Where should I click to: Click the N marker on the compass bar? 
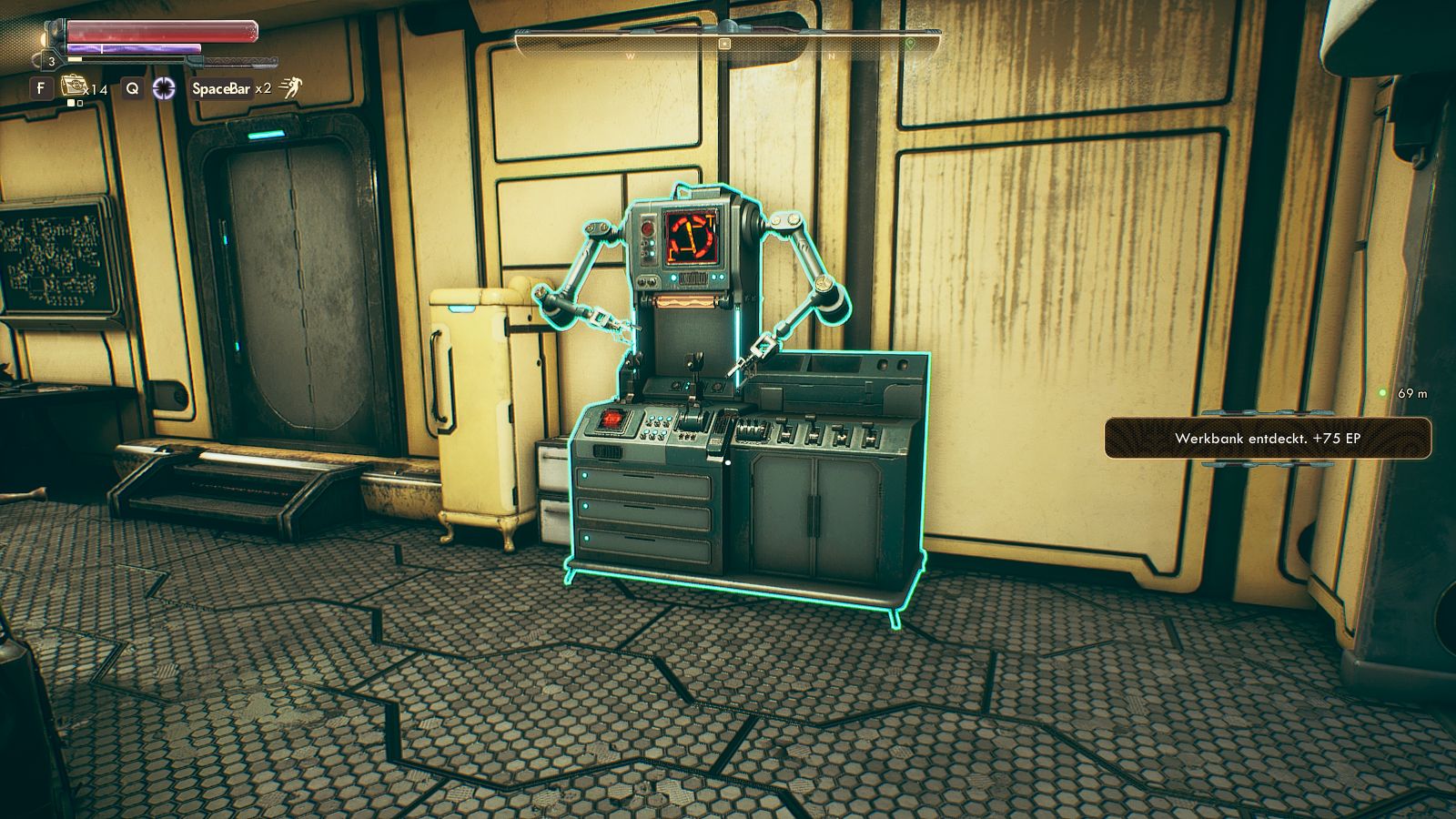coord(832,56)
